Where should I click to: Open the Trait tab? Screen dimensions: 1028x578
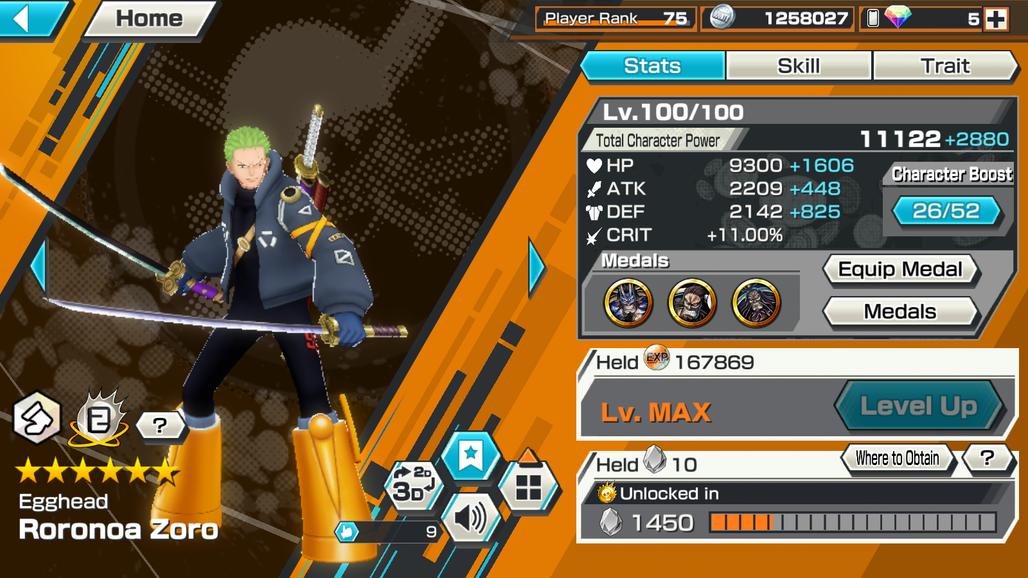click(x=944, y=66)
